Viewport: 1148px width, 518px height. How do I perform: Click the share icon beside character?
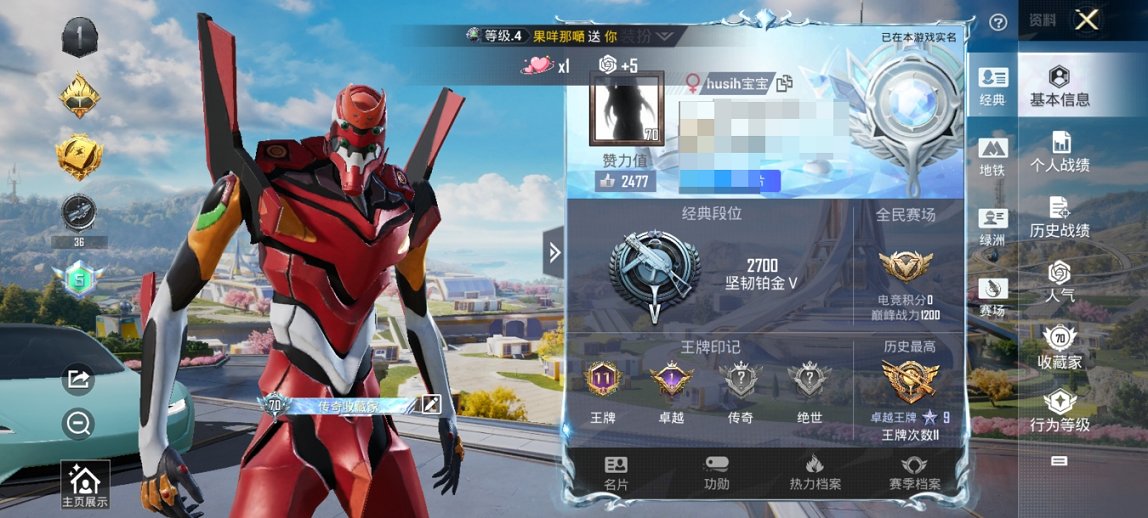click(77, 379)
